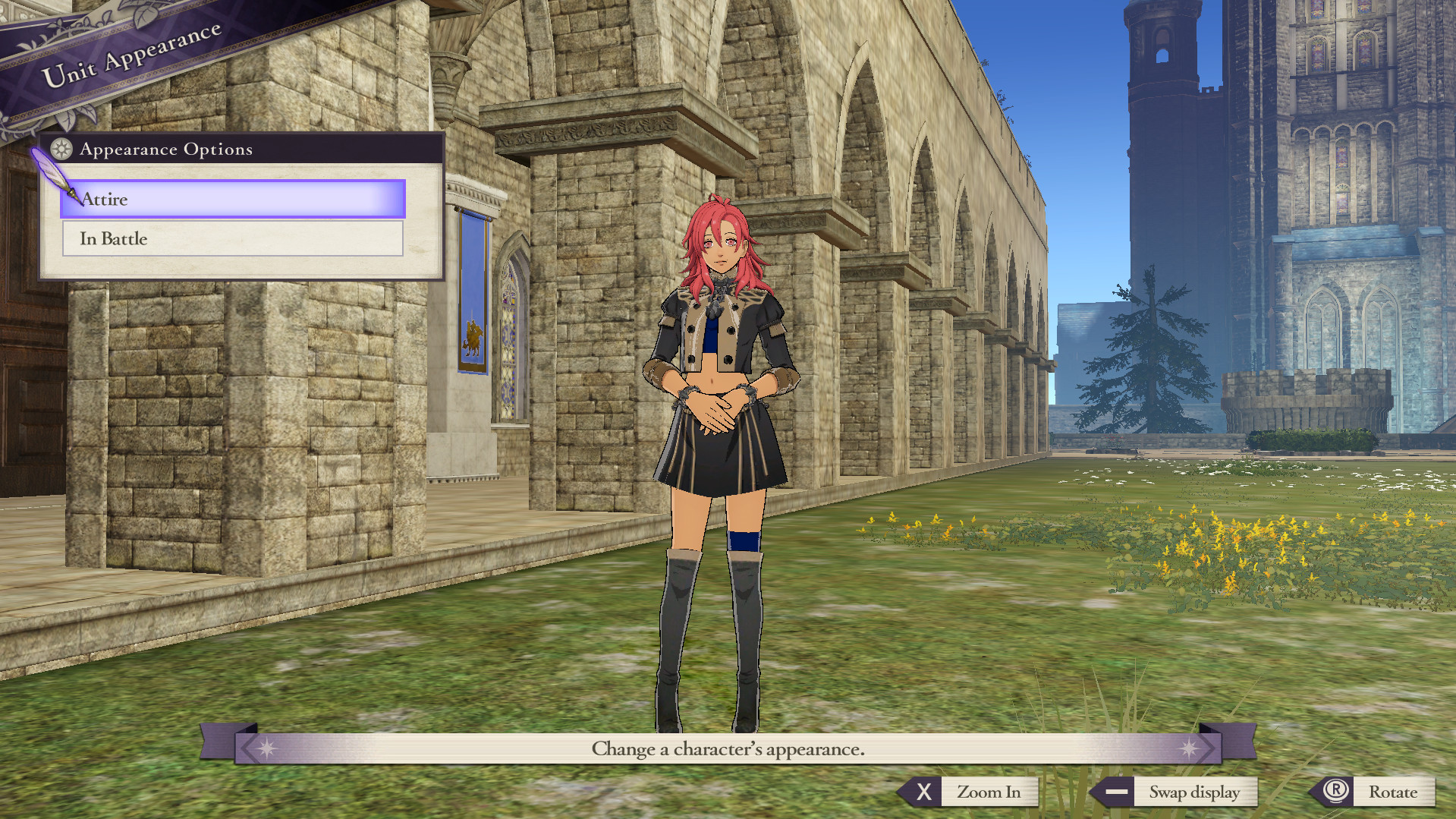Screen dimensions: 1456x819
Task: Click the R button prompt icon
Action: [1336, 792]
